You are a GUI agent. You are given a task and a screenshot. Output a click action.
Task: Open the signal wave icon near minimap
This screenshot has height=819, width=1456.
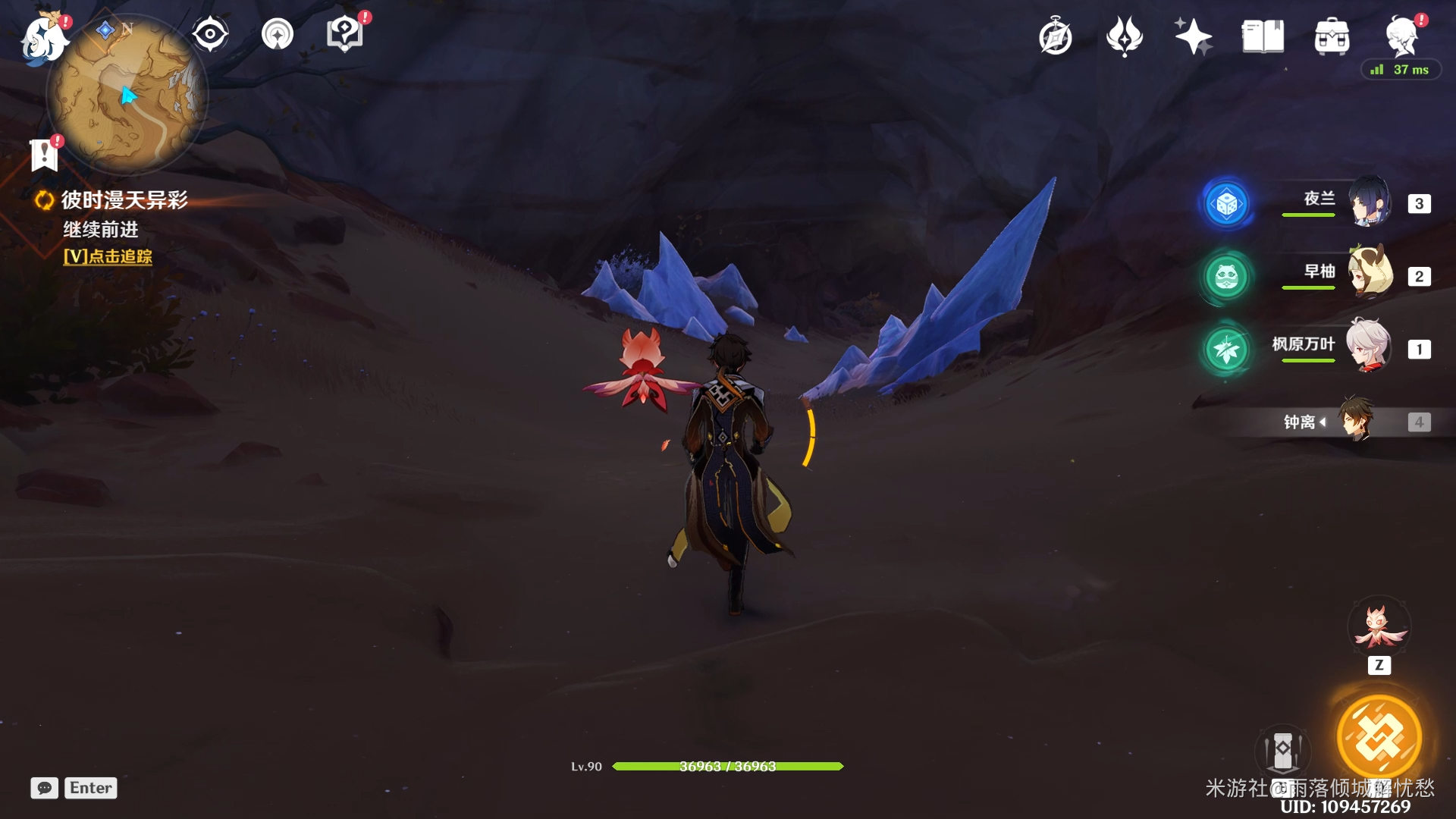pyautogui.click(x=278, y=34)
